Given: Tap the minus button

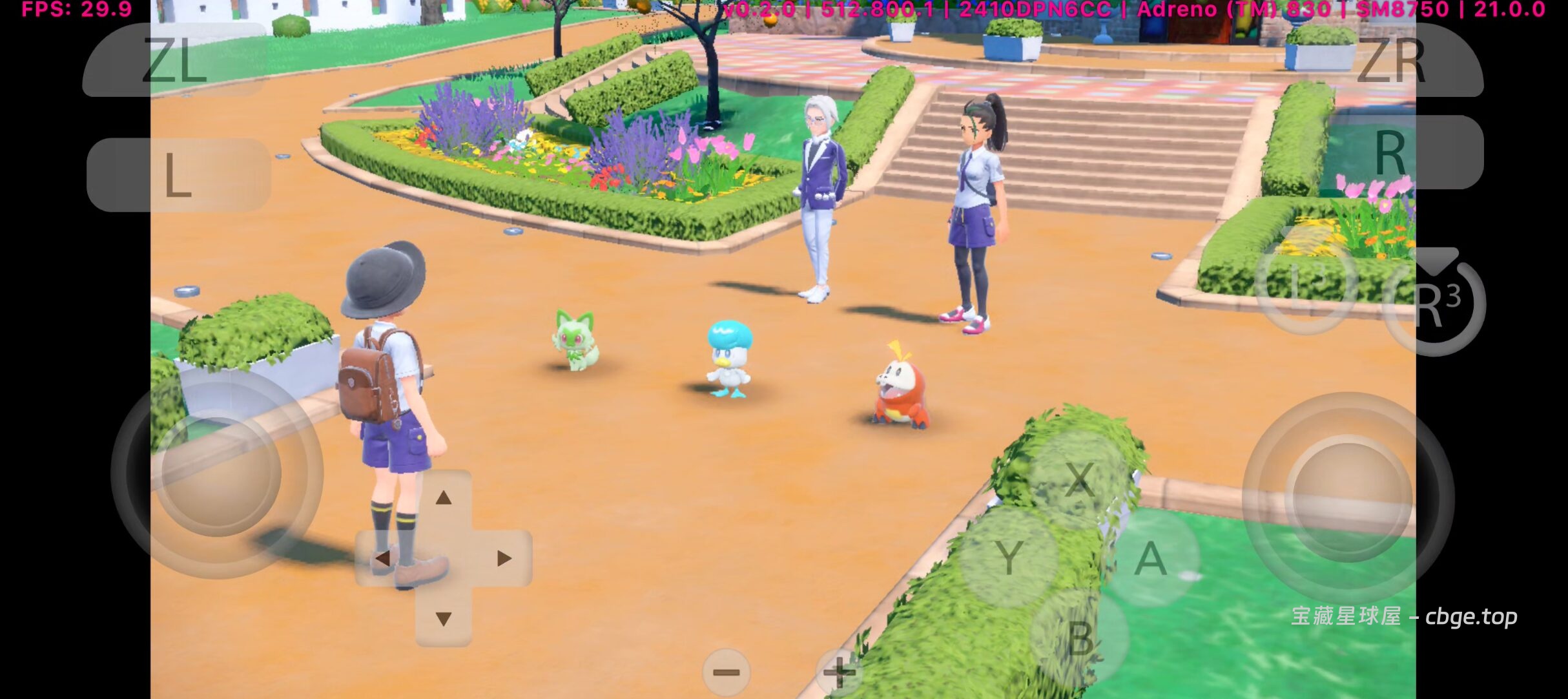Looking at the screenshot, I should tap(726, 673).
